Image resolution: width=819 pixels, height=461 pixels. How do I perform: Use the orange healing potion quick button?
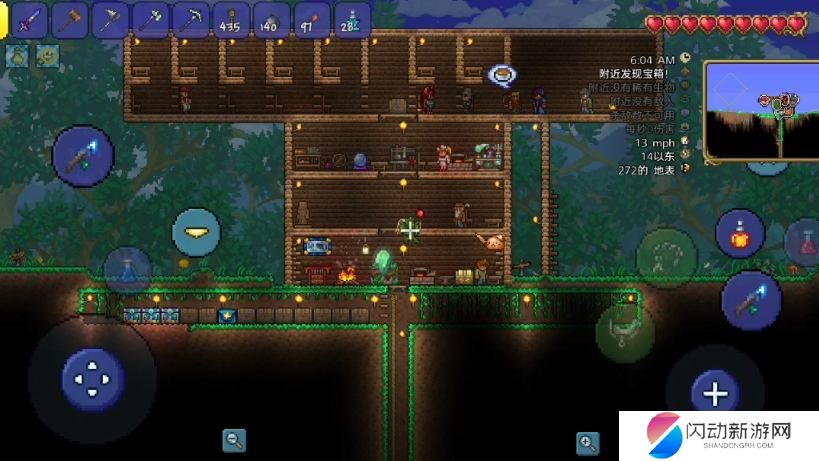click(740, 233)
